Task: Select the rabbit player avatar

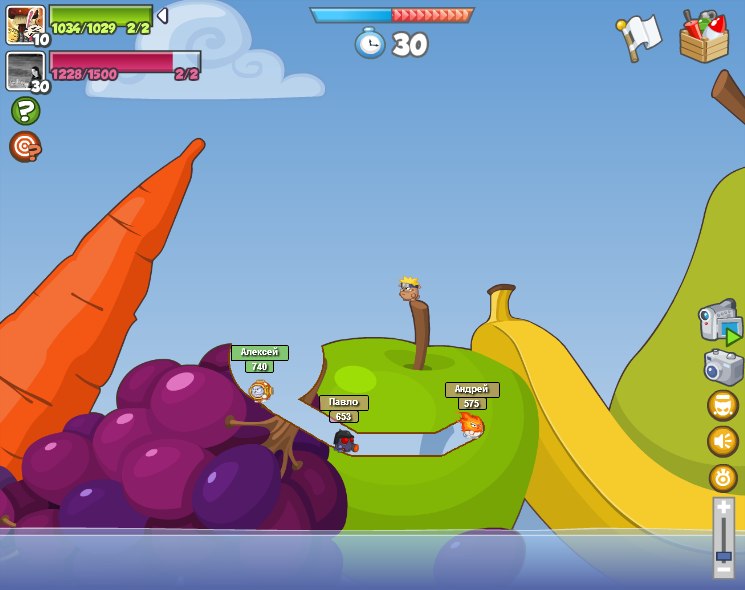Action: tap(25, 25)
